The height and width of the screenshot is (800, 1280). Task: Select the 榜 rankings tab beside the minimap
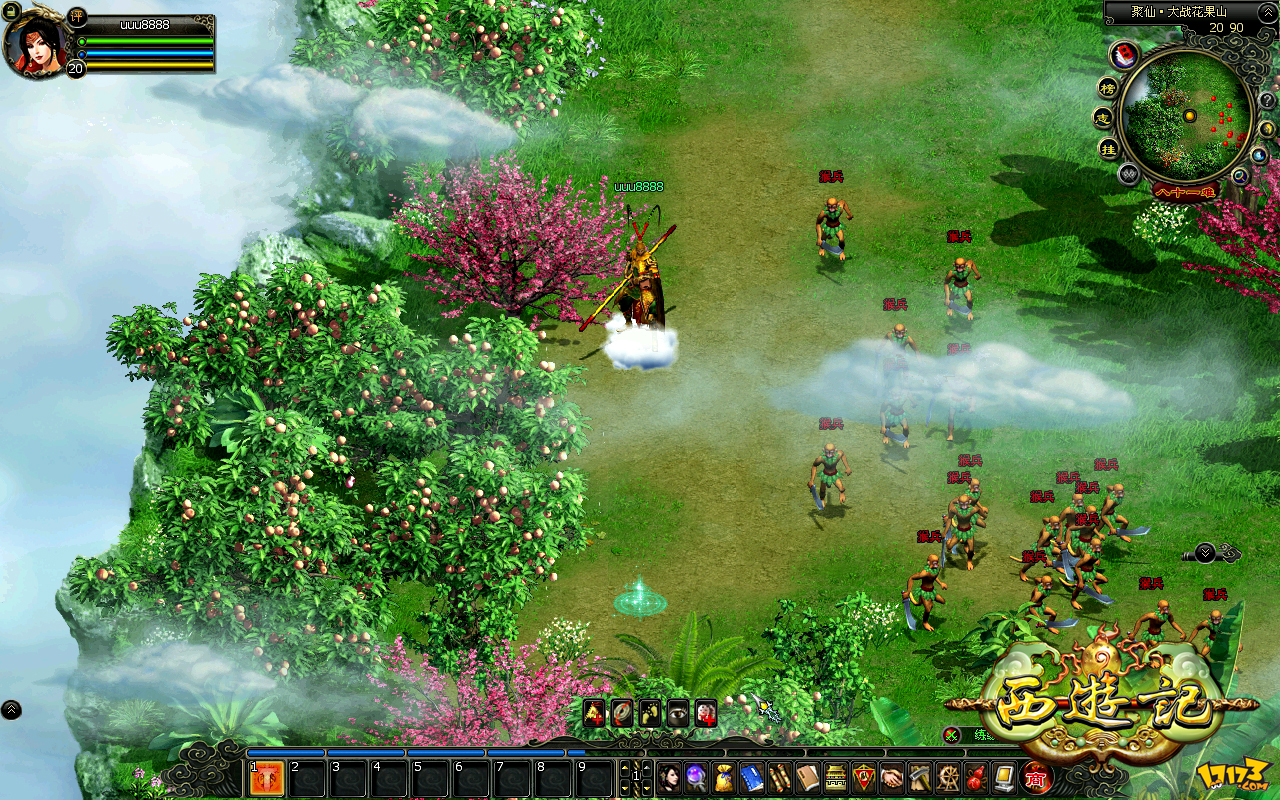[x=1107, y=89]
